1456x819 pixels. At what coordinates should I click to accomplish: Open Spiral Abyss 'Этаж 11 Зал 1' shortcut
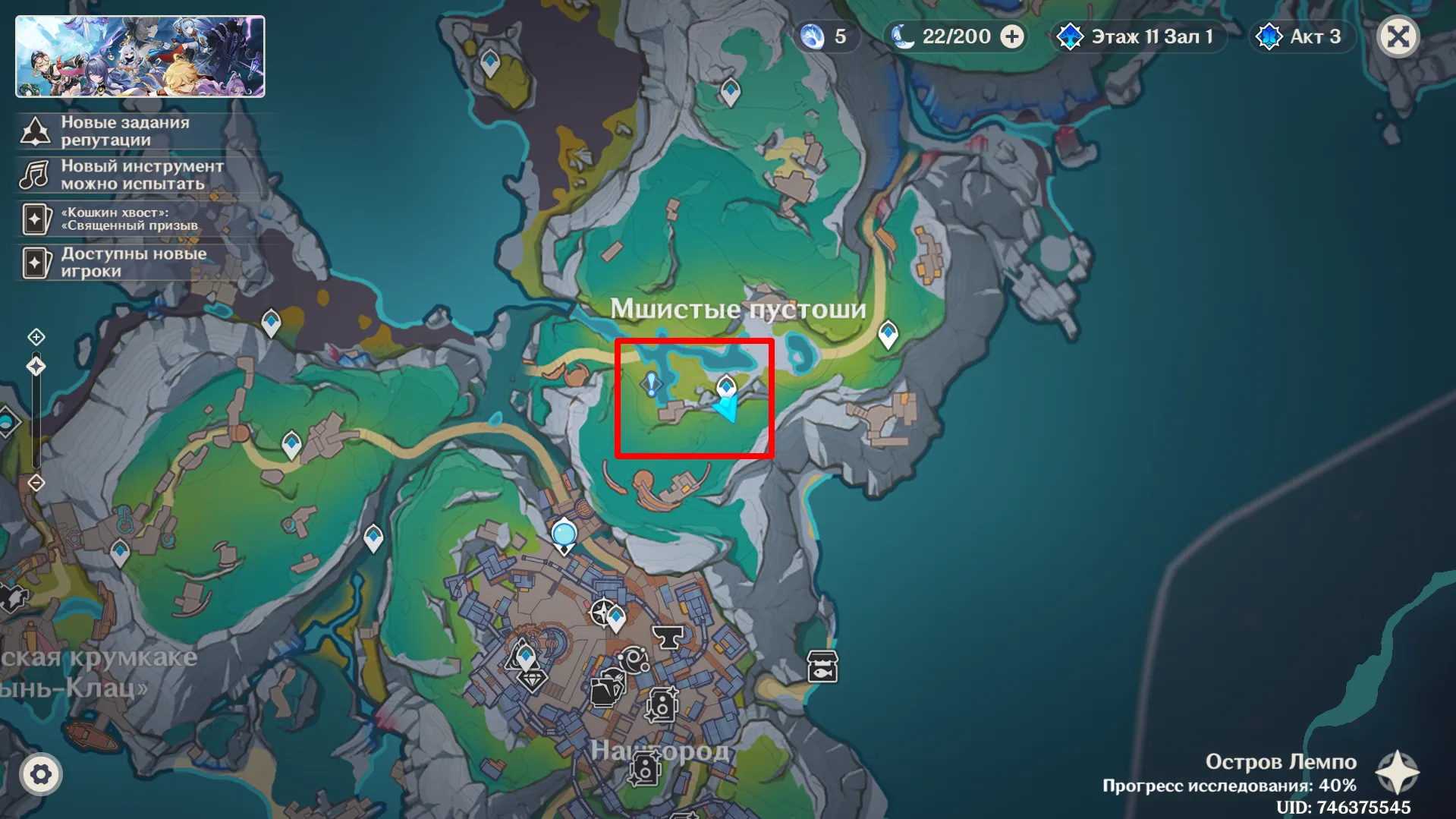point(1140,36)
